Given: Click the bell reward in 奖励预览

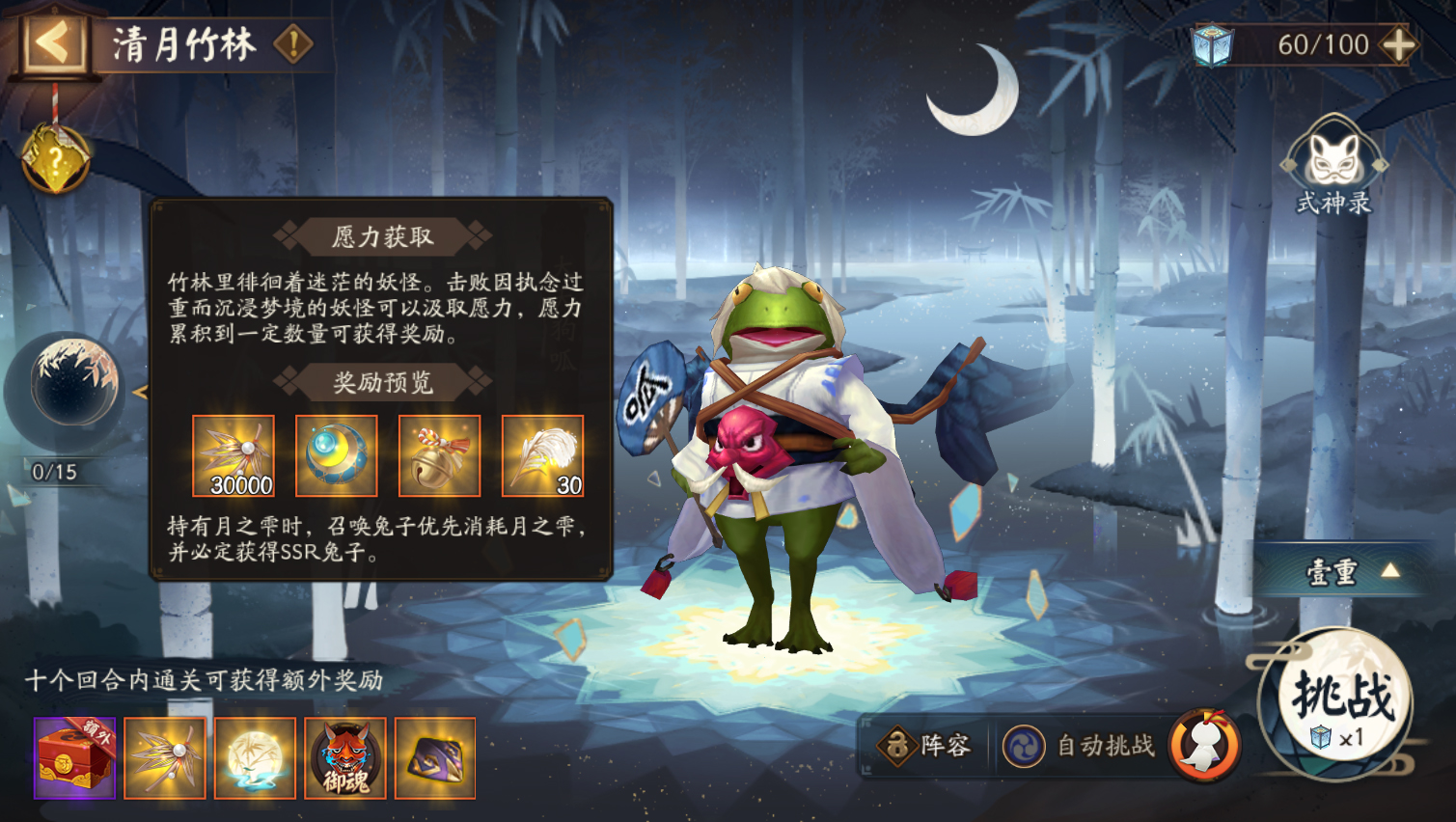Looking at the screenshot, I should (x=440, y=455).
